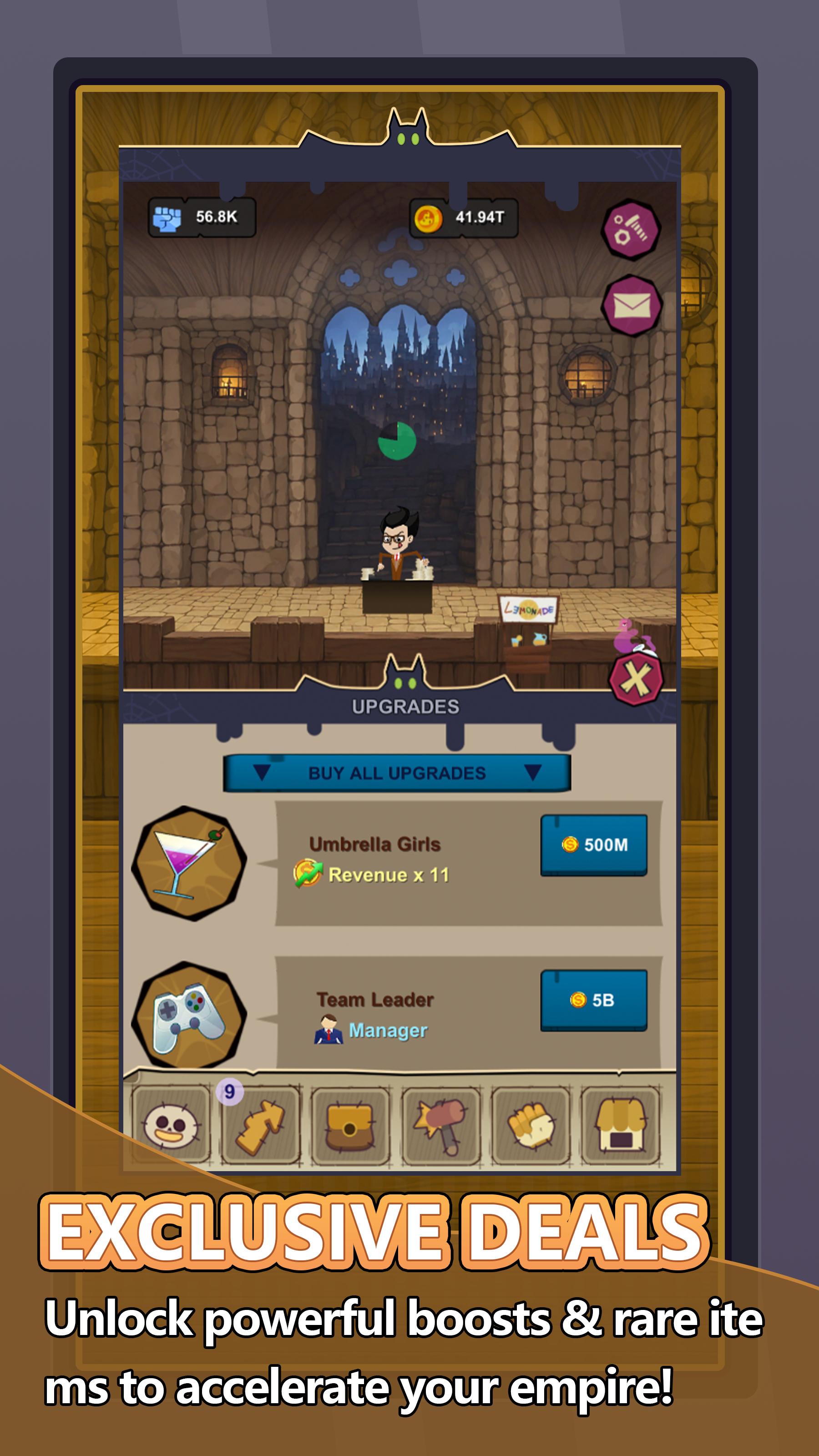Toggle the fist power counter display

click(x=201, y=217)
